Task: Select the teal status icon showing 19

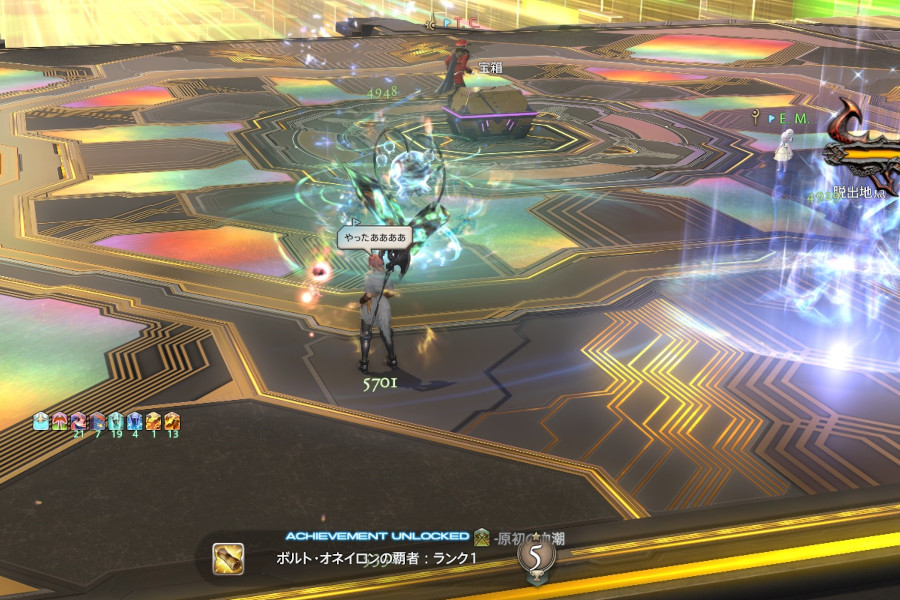Action: [116, 422]
